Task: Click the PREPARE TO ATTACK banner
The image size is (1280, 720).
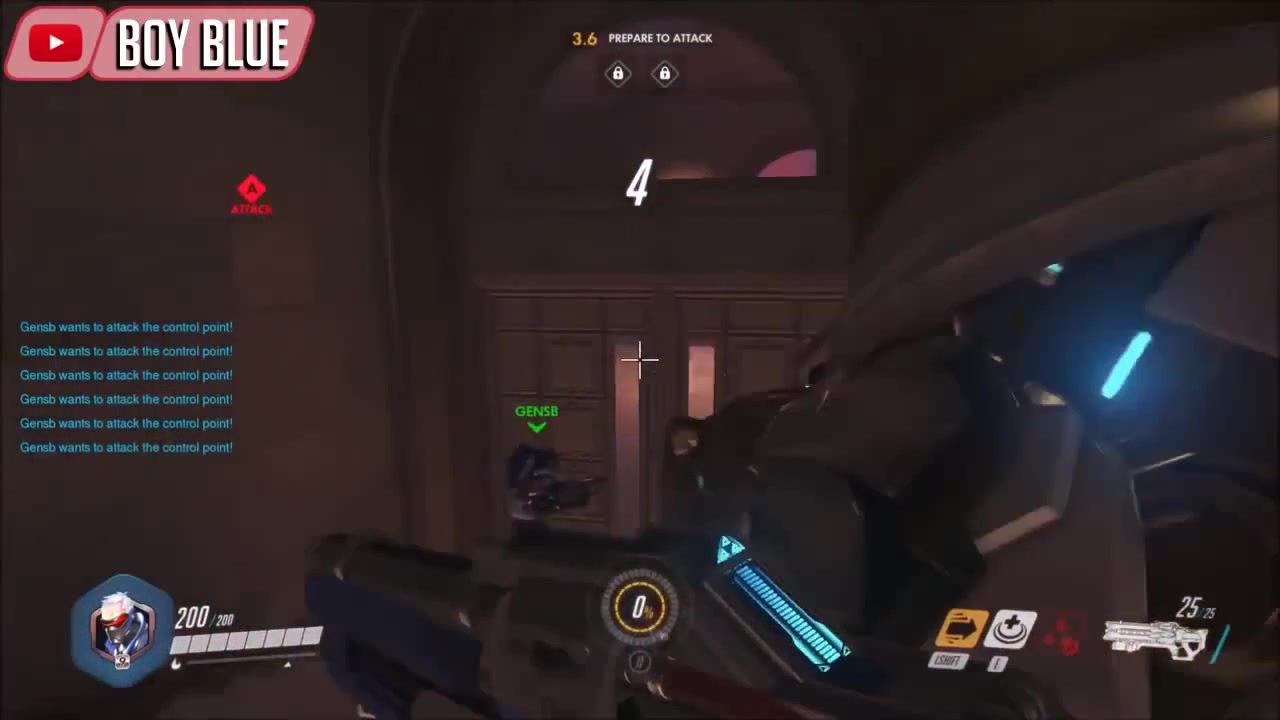Action: [660, 38]
